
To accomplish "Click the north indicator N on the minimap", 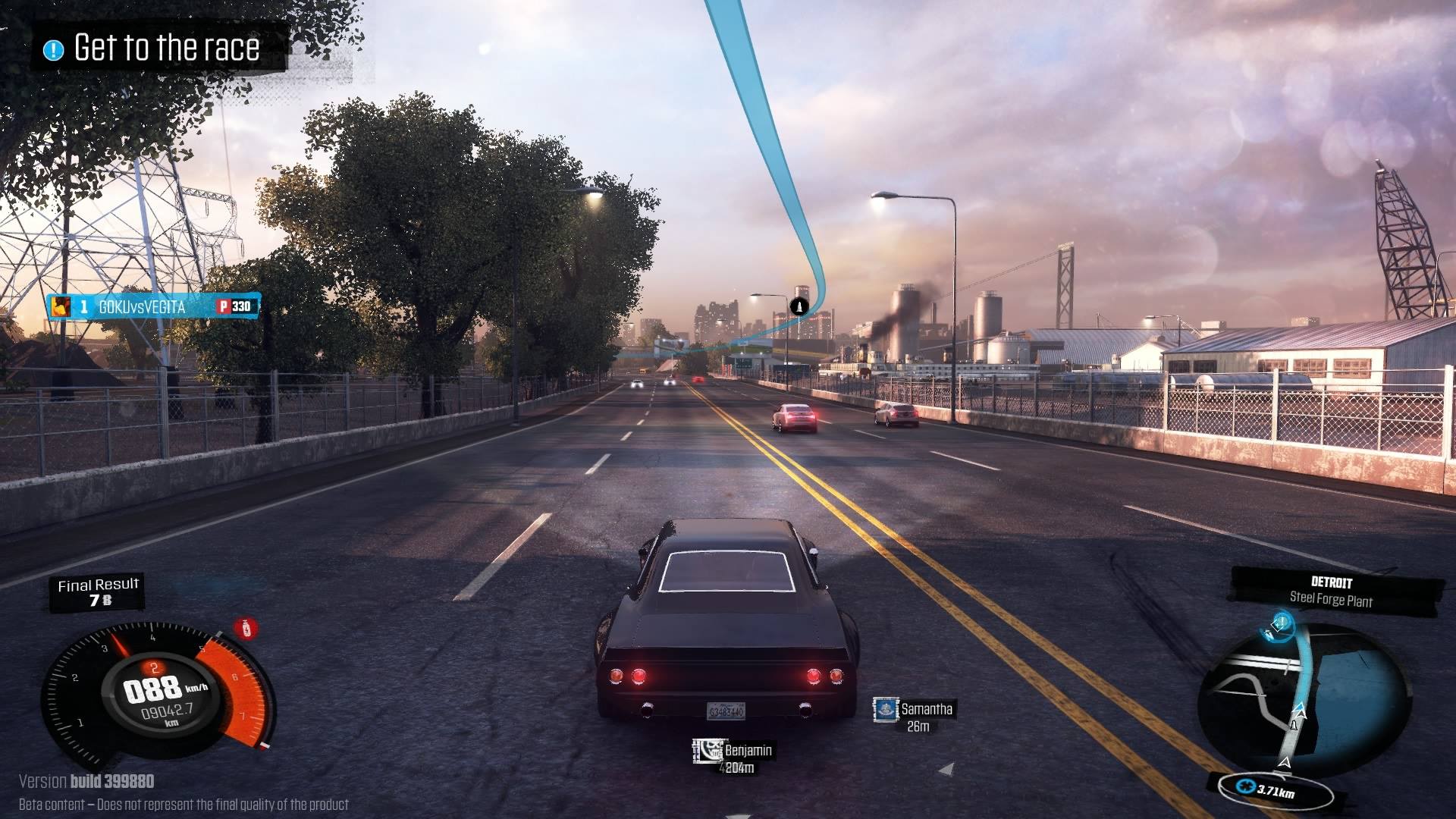I will (1269, 635).
